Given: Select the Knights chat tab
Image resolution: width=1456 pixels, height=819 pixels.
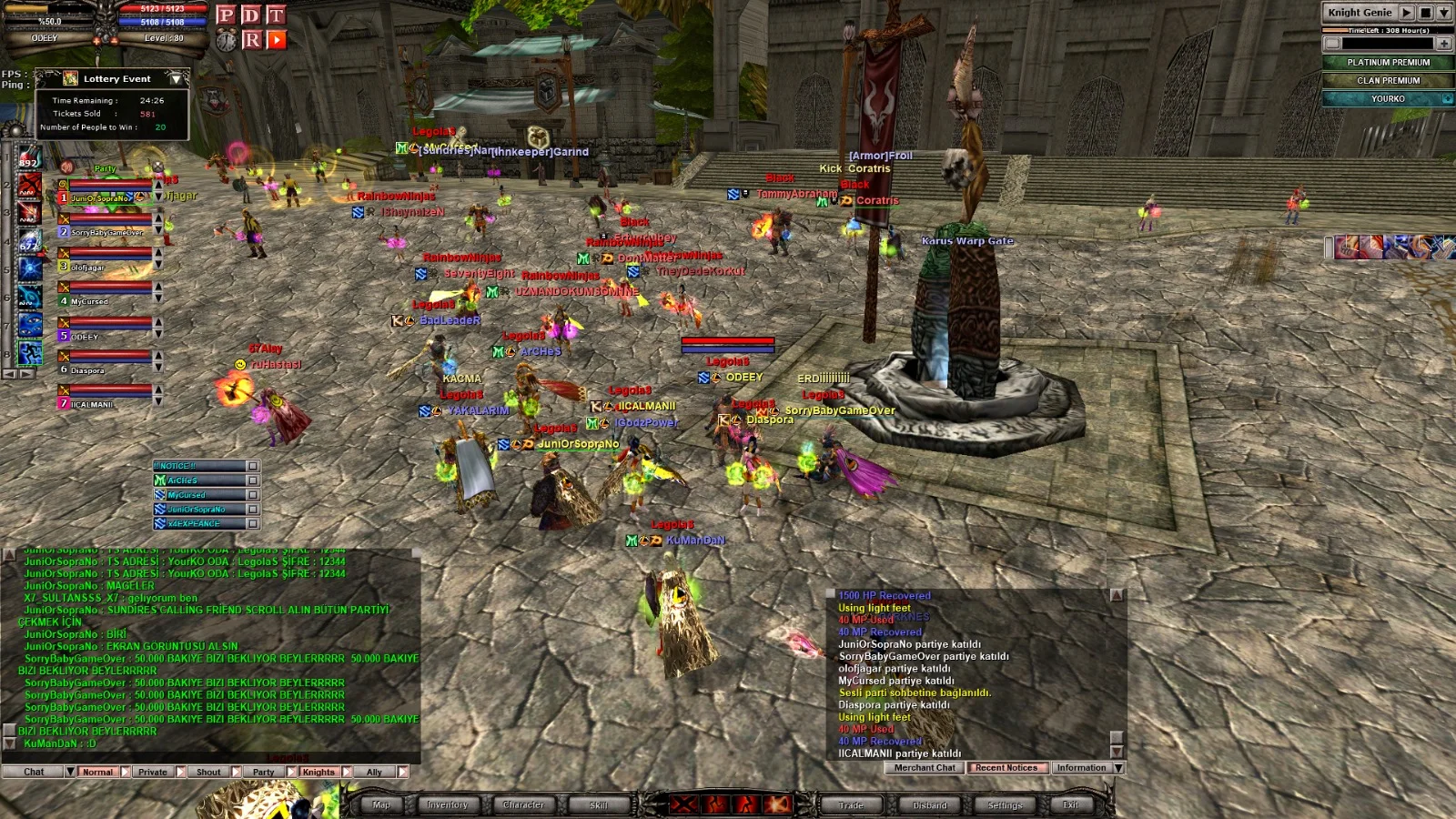Looking at the screenshot, I should (318, 771).
